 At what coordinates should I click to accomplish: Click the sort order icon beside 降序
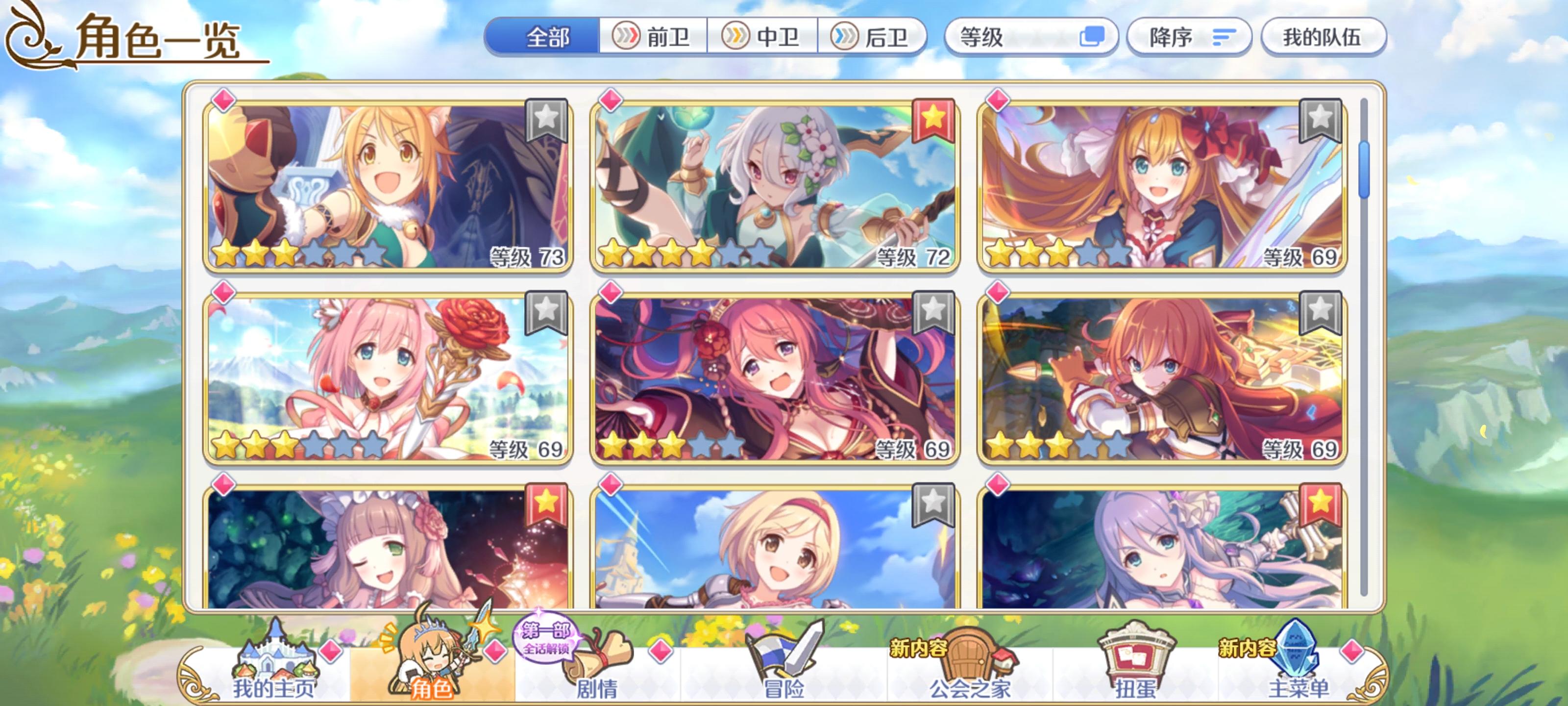1224,38
